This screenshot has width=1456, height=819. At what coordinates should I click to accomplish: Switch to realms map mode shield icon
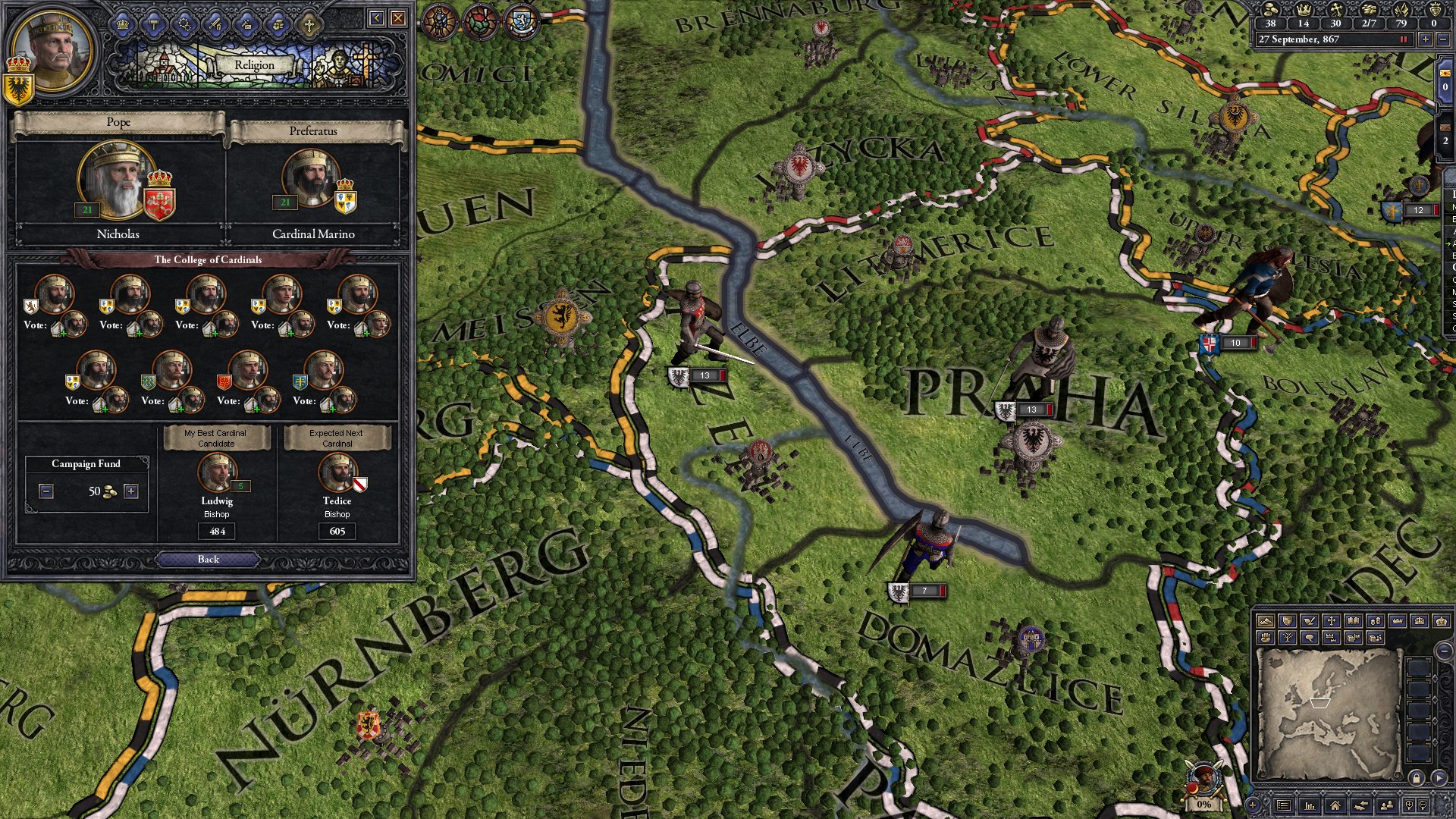pos(1288,620)
